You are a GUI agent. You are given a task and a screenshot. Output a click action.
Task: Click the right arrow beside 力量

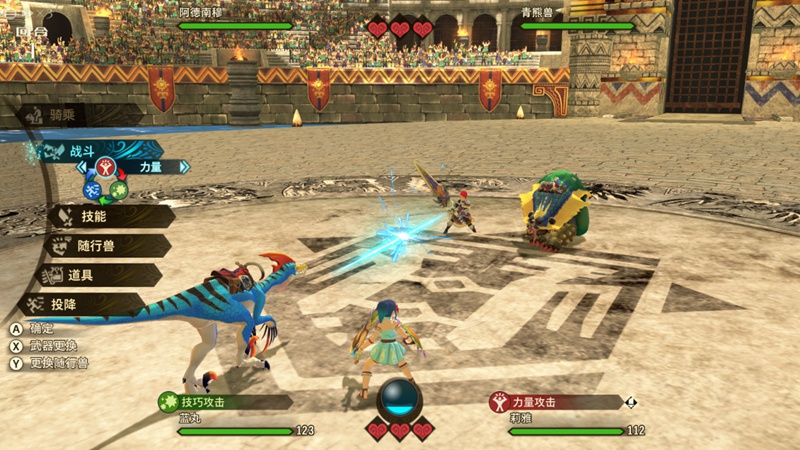click(x=183, y=167)
